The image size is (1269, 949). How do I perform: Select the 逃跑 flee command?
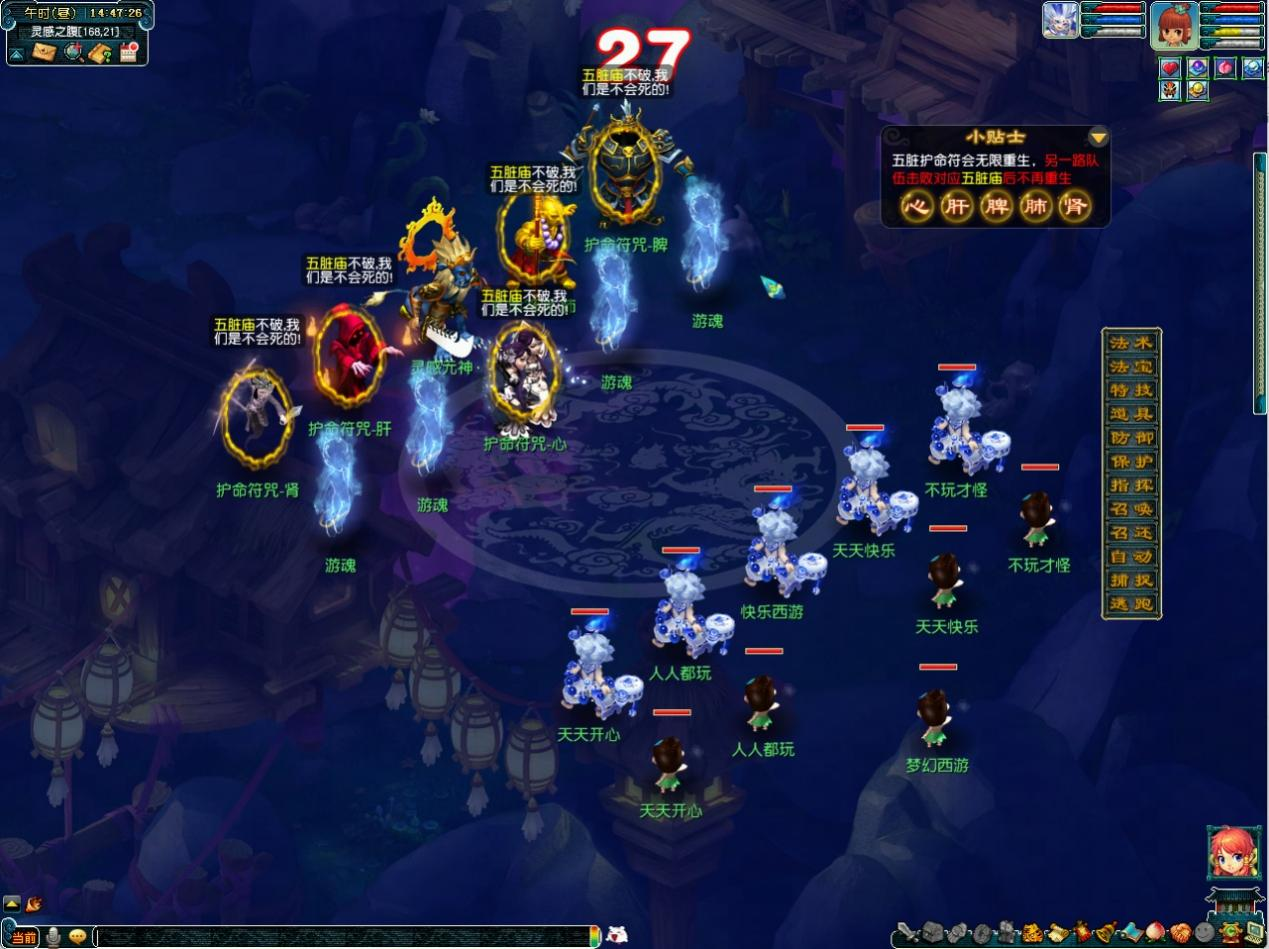tap(1132, 604)
